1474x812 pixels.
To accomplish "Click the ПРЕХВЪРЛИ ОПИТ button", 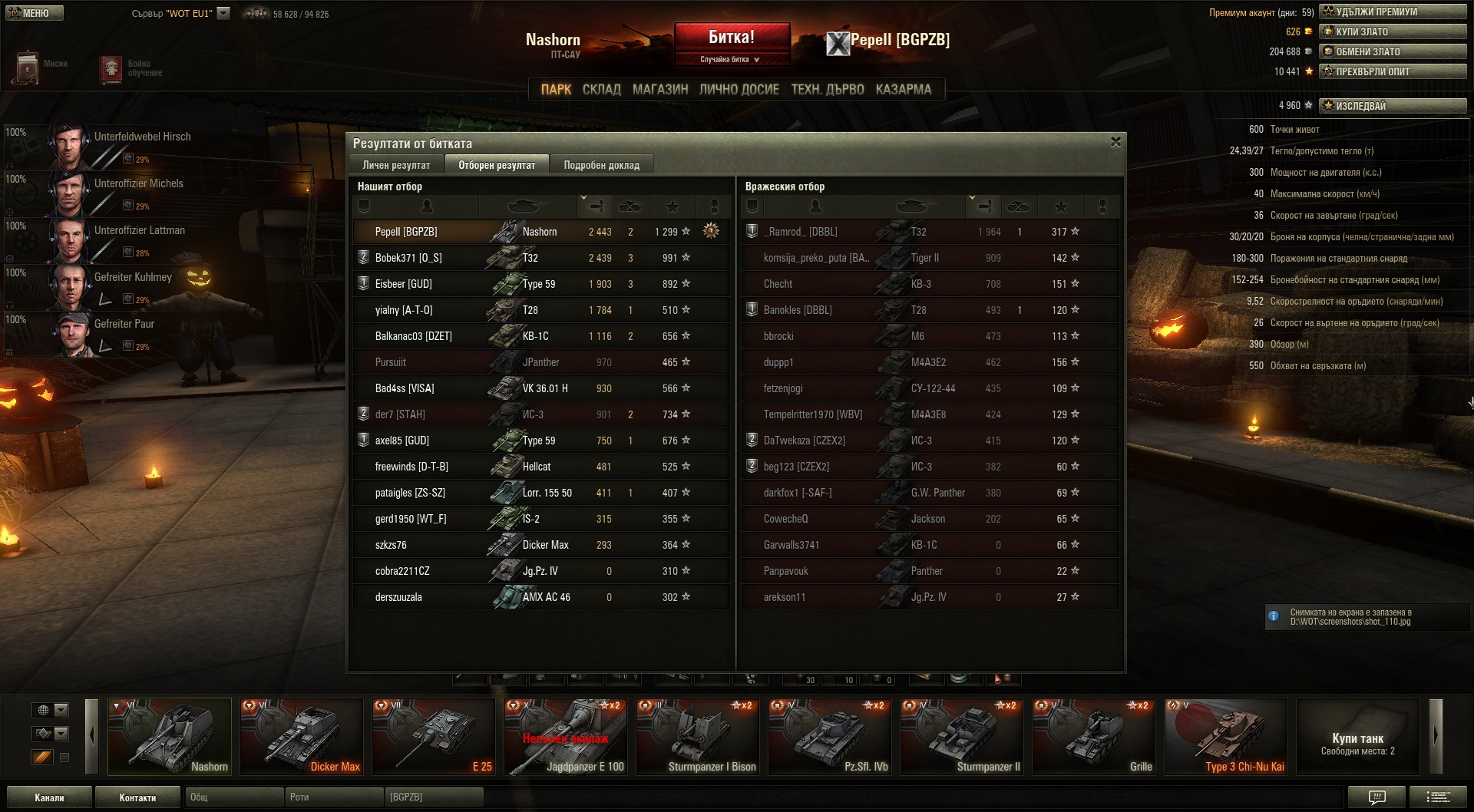I will (x=1393, y=71).
